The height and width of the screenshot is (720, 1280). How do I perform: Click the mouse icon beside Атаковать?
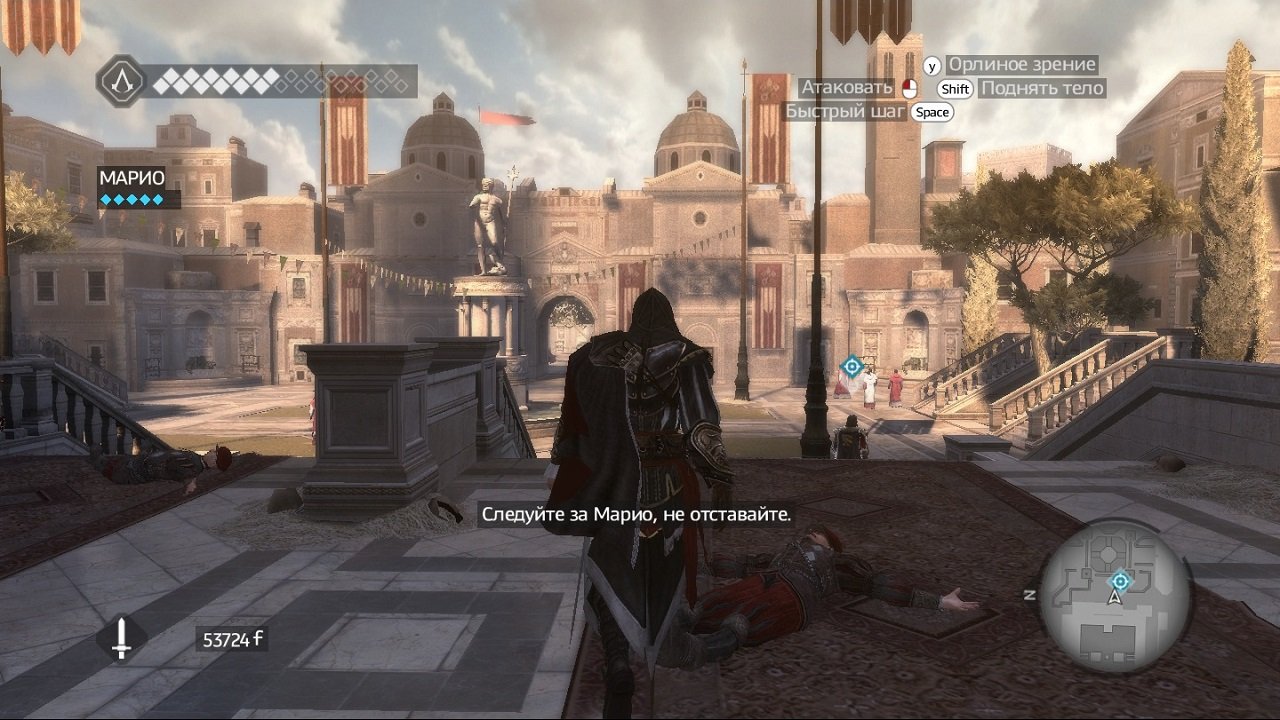pyautogui.click(x=908, y=87)
